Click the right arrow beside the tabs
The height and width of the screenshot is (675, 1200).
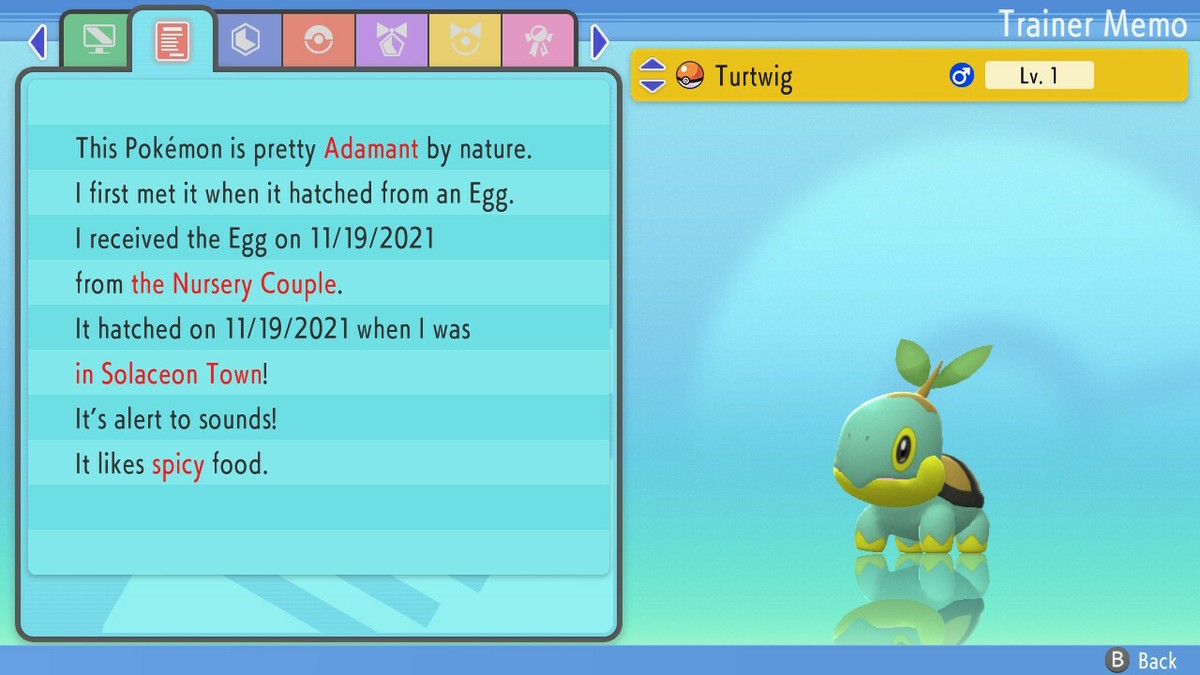(x=599, y=42)
